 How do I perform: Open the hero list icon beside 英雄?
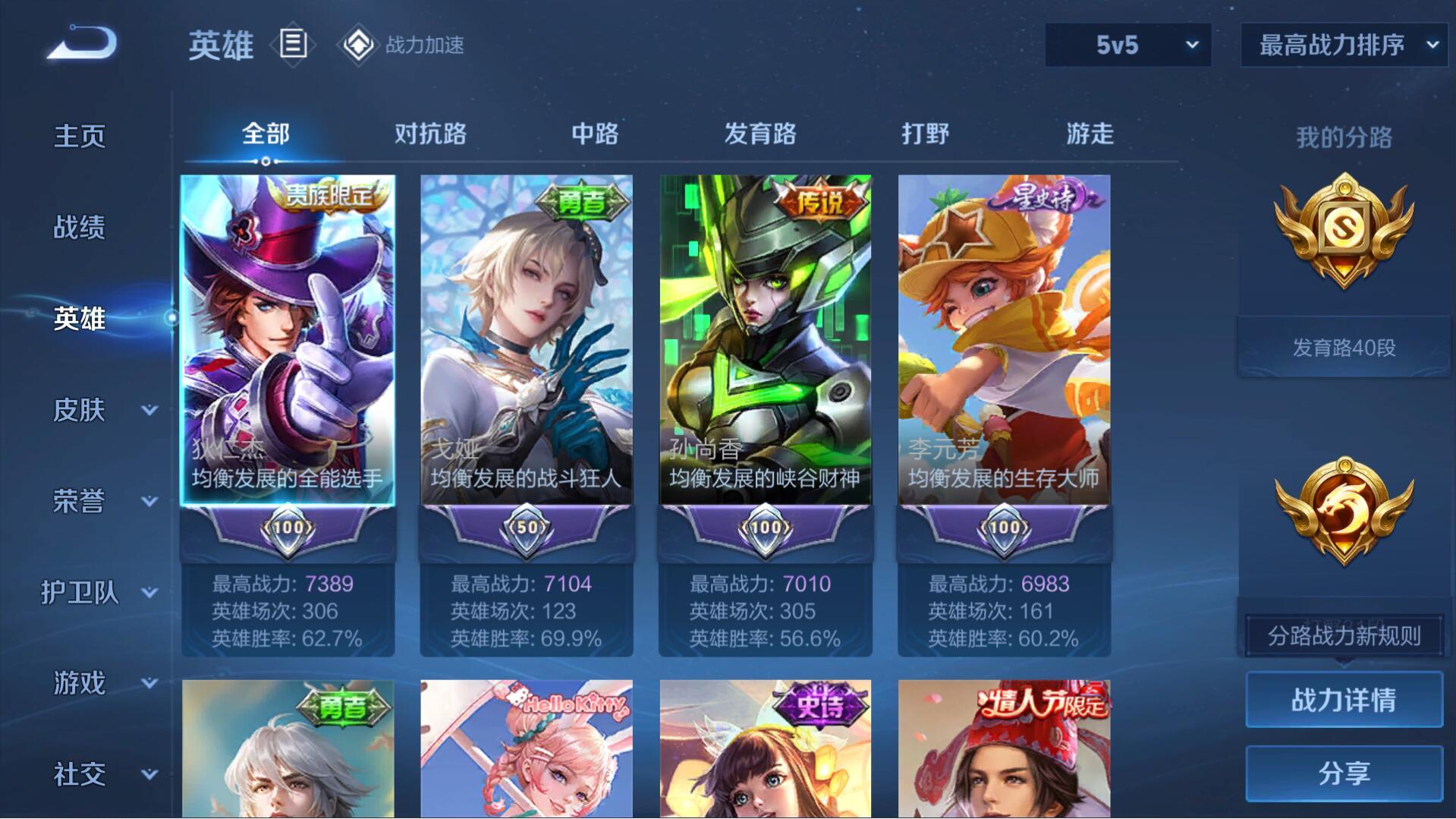point(293,44)
